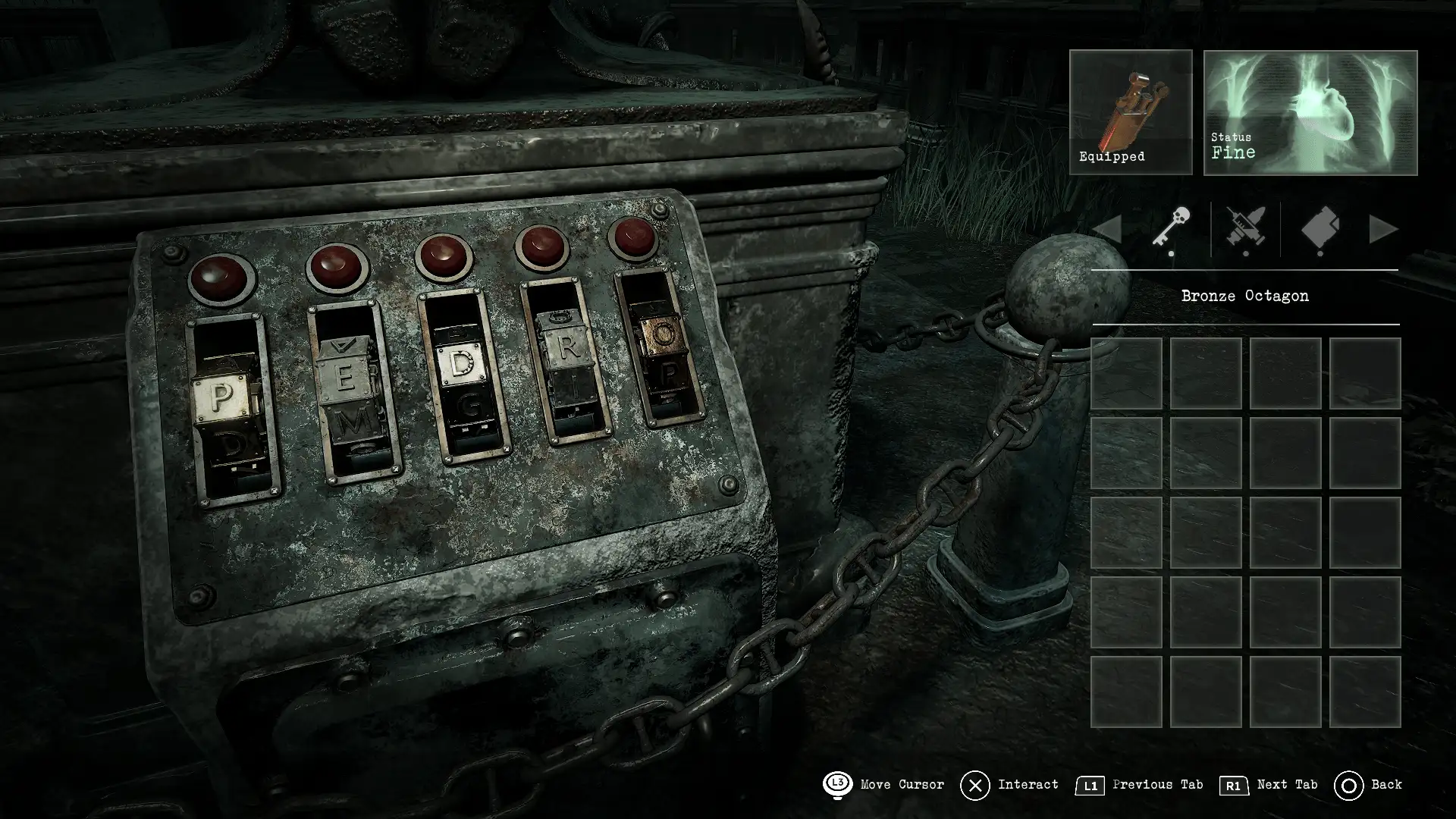Click the L1 Previous Tab shoulder icon
The width and height of the screenshot is (1456, 819).
1090,786
